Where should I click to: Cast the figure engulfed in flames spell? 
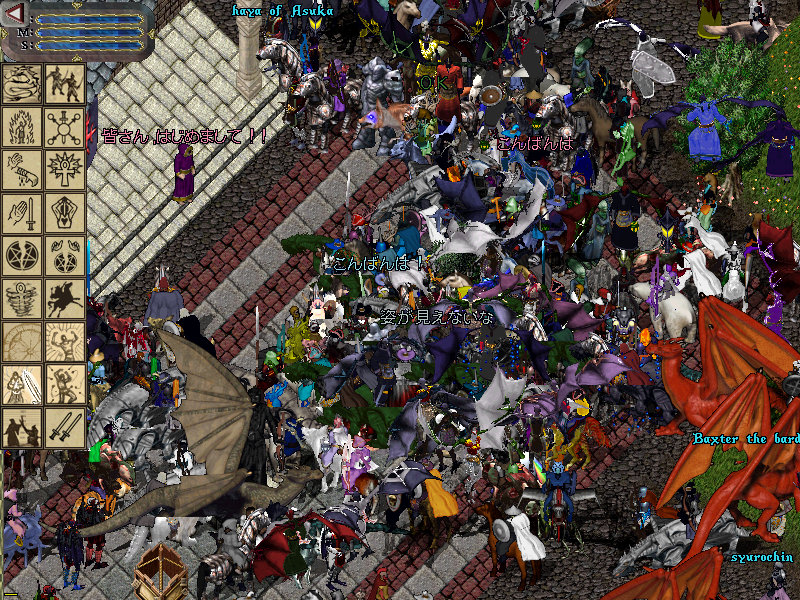[x=22, y=127]
